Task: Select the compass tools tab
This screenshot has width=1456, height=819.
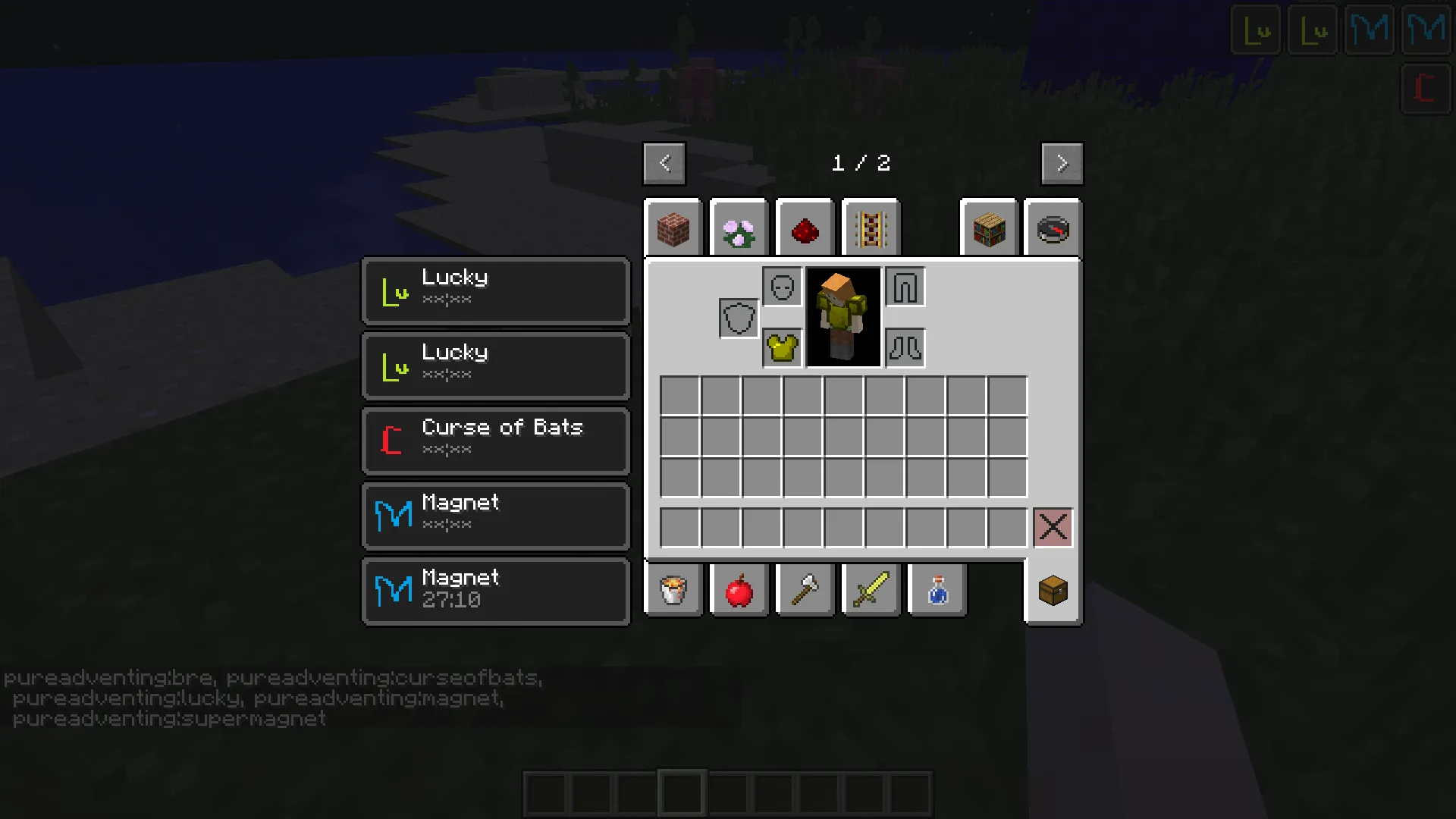Action: [1053, 227]
